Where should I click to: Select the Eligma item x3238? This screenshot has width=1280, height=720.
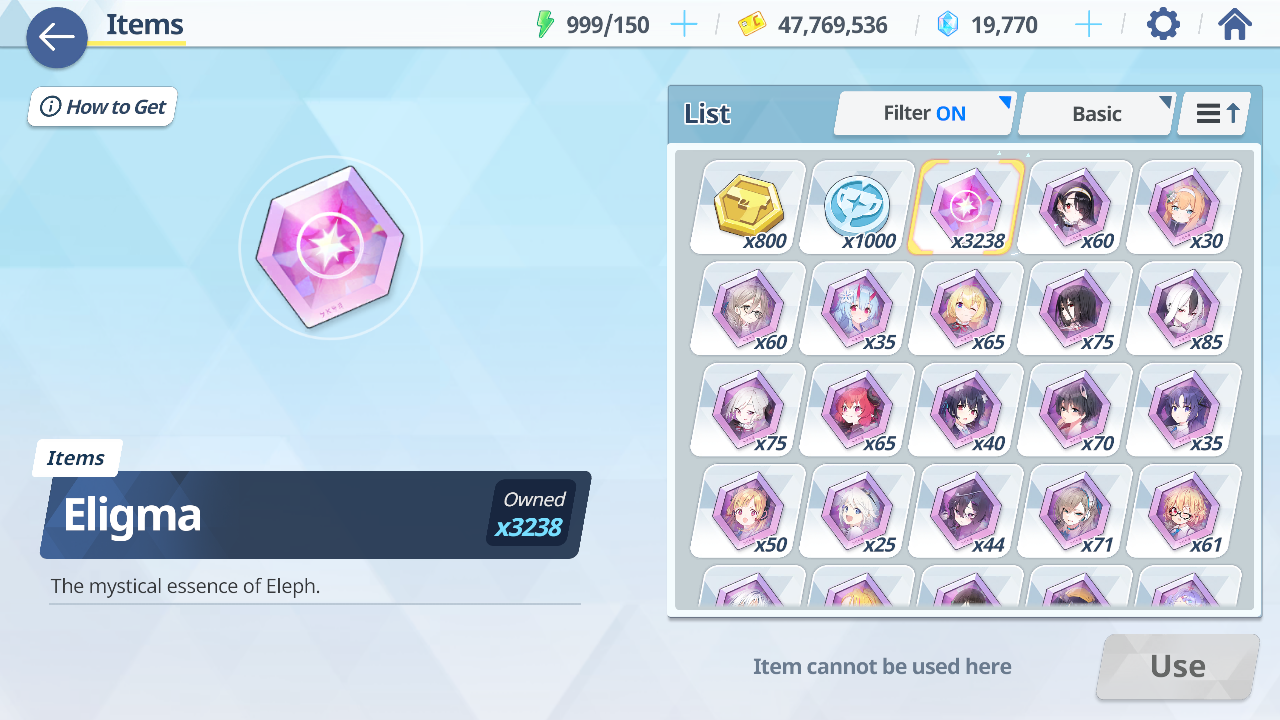(967, 207)
